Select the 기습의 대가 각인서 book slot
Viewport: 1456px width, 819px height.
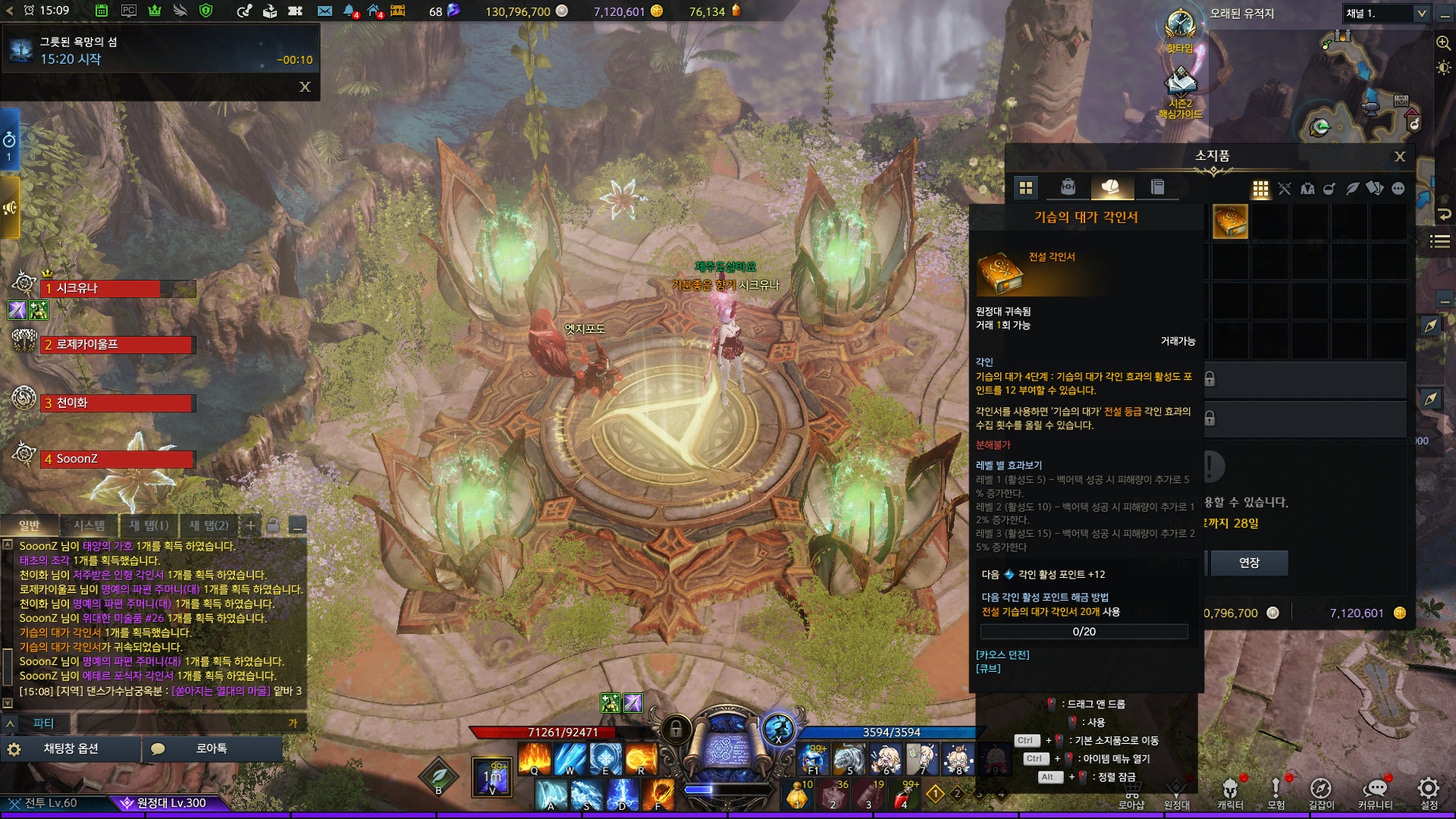[x=1230, y=222]
